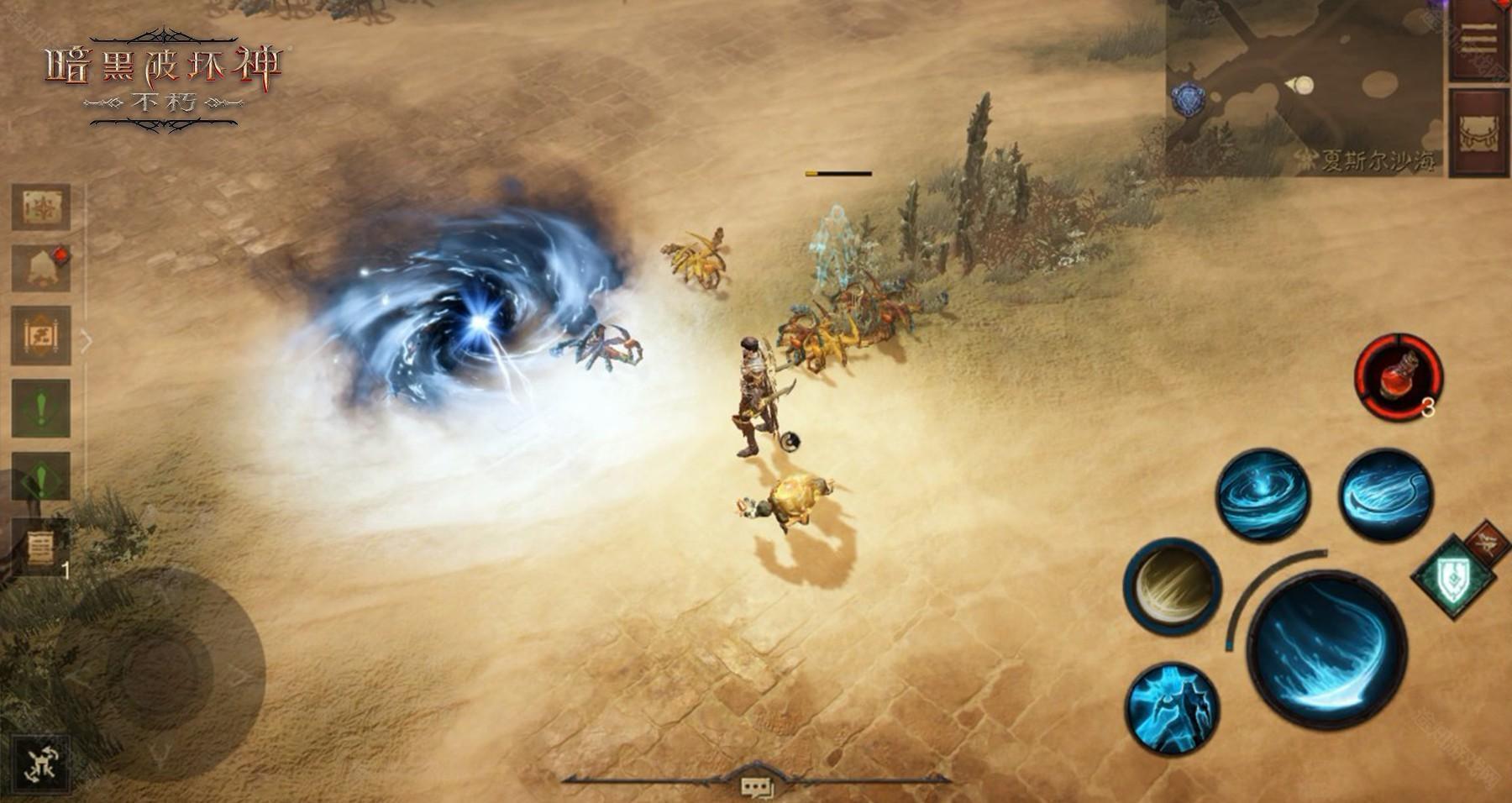Viewport: 1512px width, 803px height.
Task: Expand the side panel arrow
Action: pyautogui.click(x=86, y=340)
